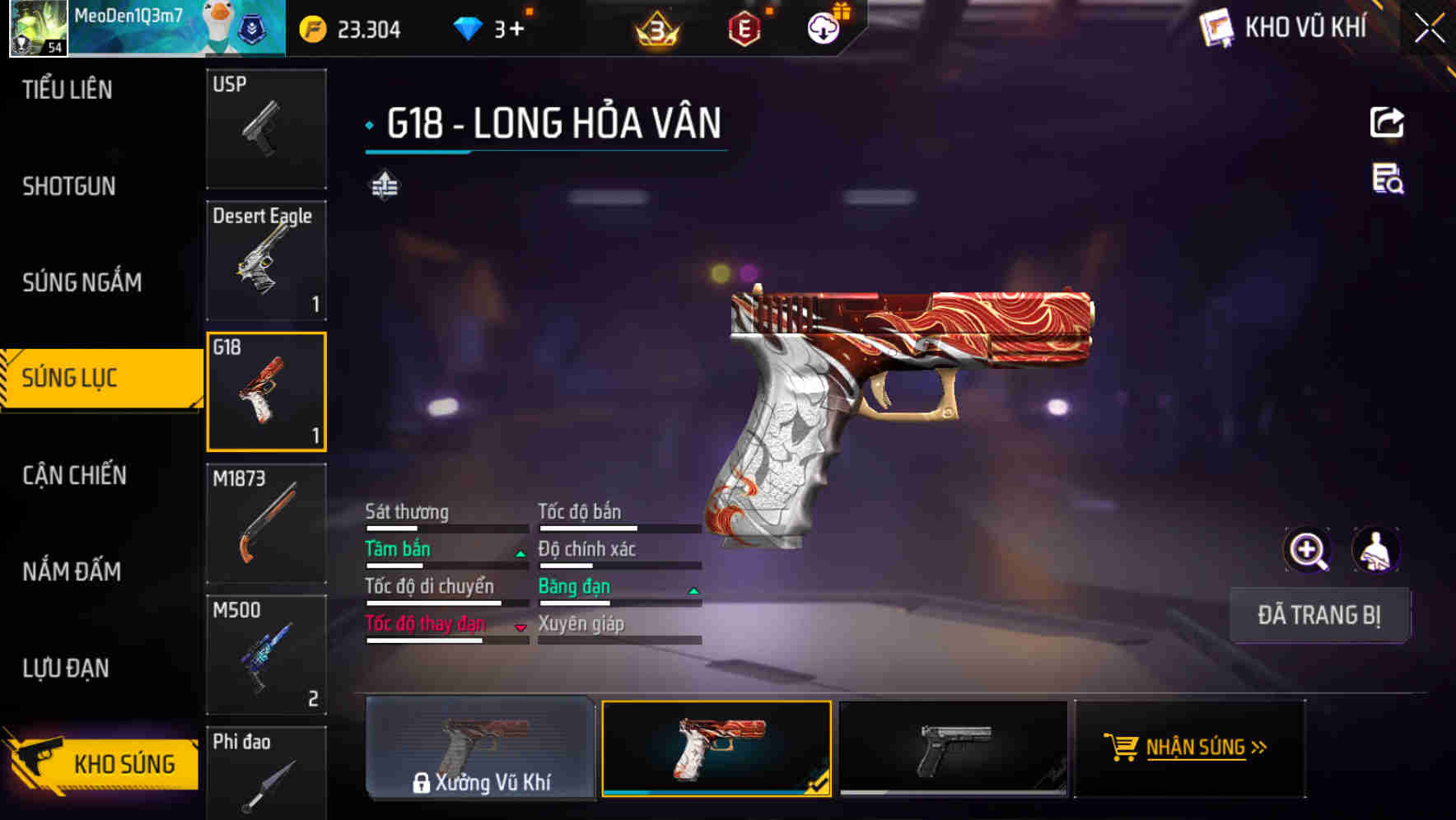Click the Đã Trang Bị button
The height and width of the screenshot is (820, 1456).
pyautogui.click(x=1318, y=615)
